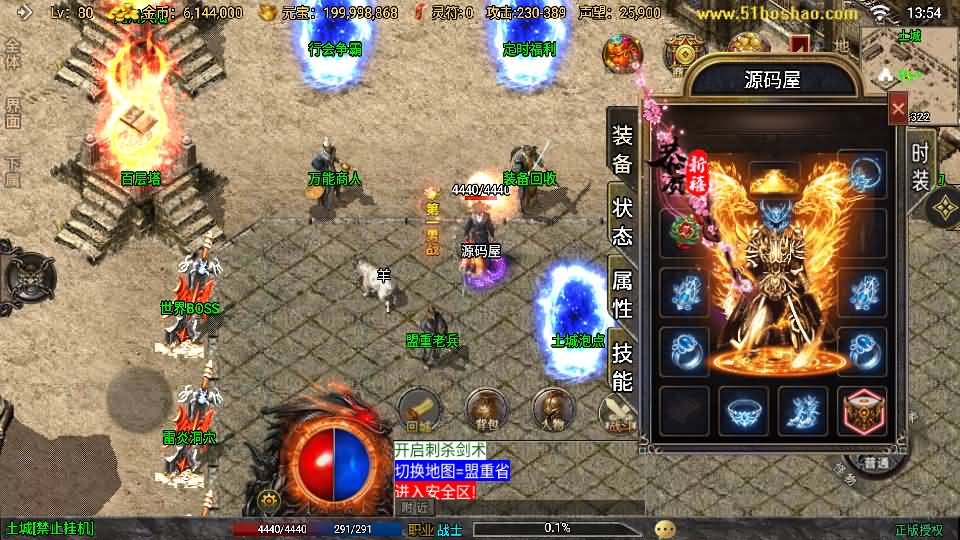Screen dimensions: 960x540
Task: Open the 背包 backpack
Action: click(486, 408)
